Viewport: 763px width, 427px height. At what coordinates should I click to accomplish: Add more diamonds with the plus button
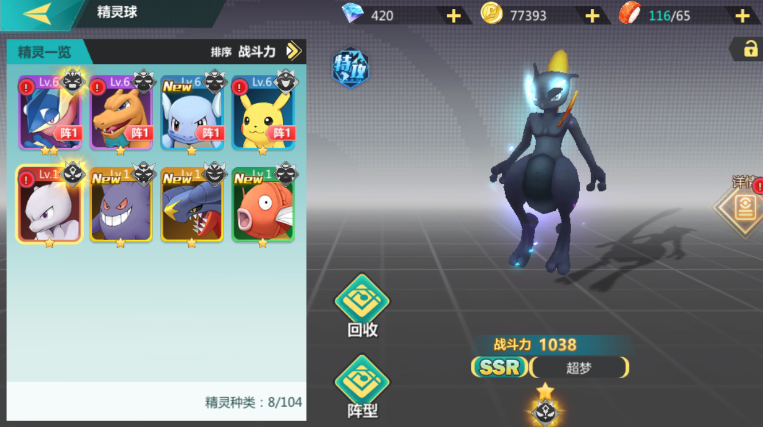pos(453,15)
